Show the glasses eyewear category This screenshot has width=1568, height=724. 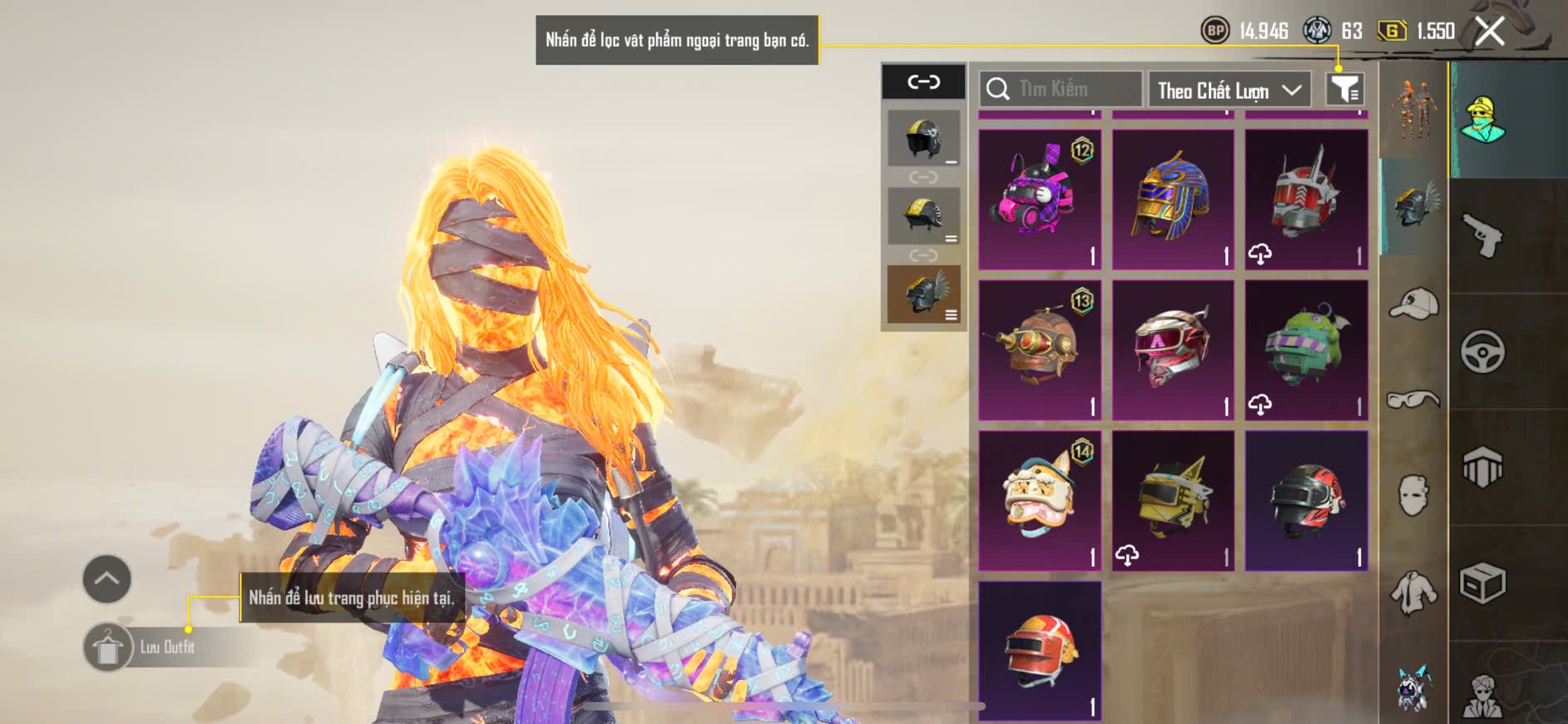pos(1413,400)
